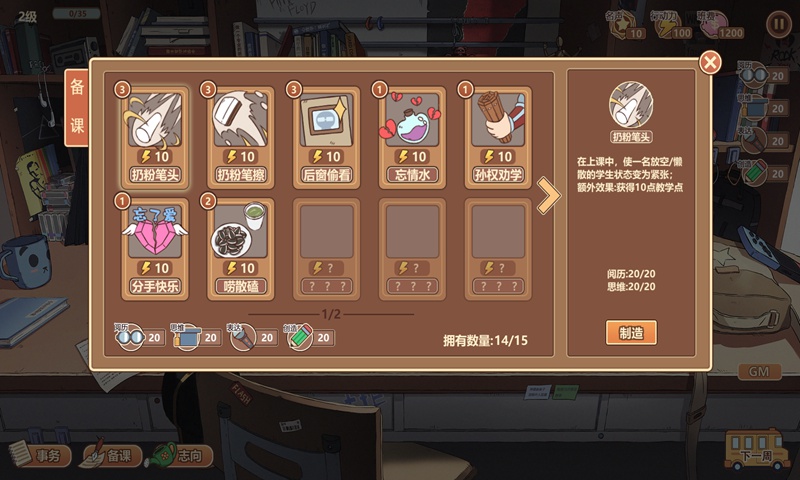Image resolution: width=800 pixels, height=480 pixels.
Task: Open the GM button
Action: click(x=758, y=372)
